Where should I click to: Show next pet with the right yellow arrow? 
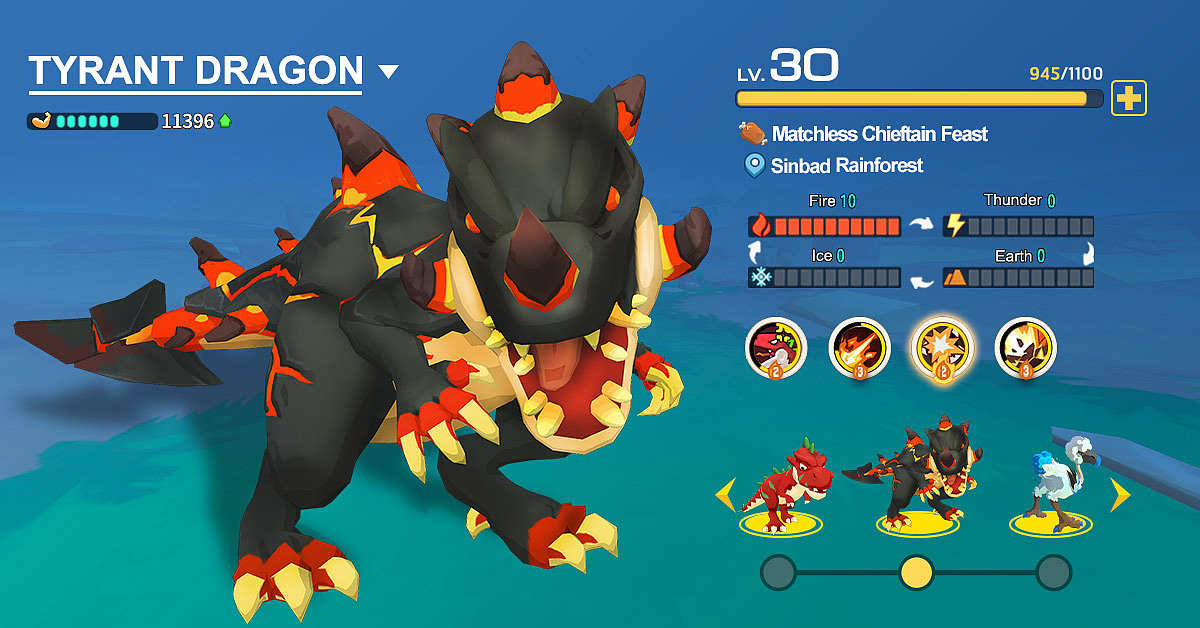pos(1120,493)
